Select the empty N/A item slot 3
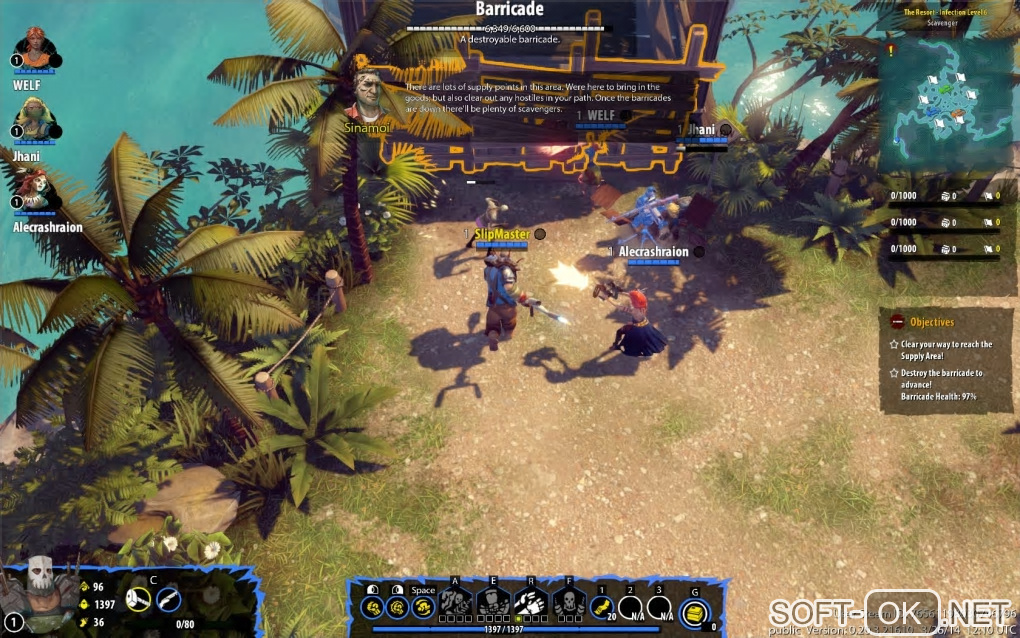 coord(659,607)
